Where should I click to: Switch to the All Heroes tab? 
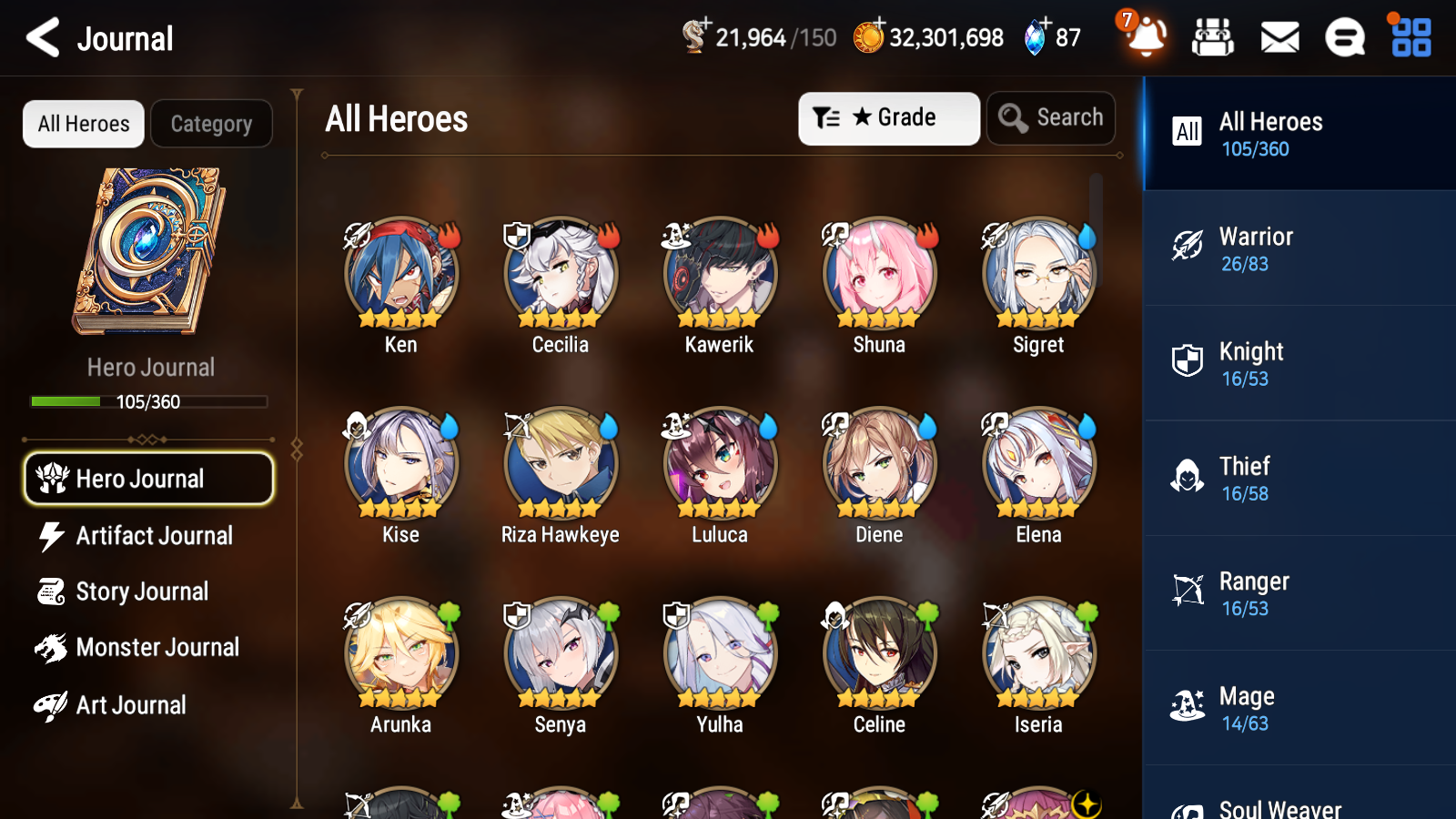83,124
